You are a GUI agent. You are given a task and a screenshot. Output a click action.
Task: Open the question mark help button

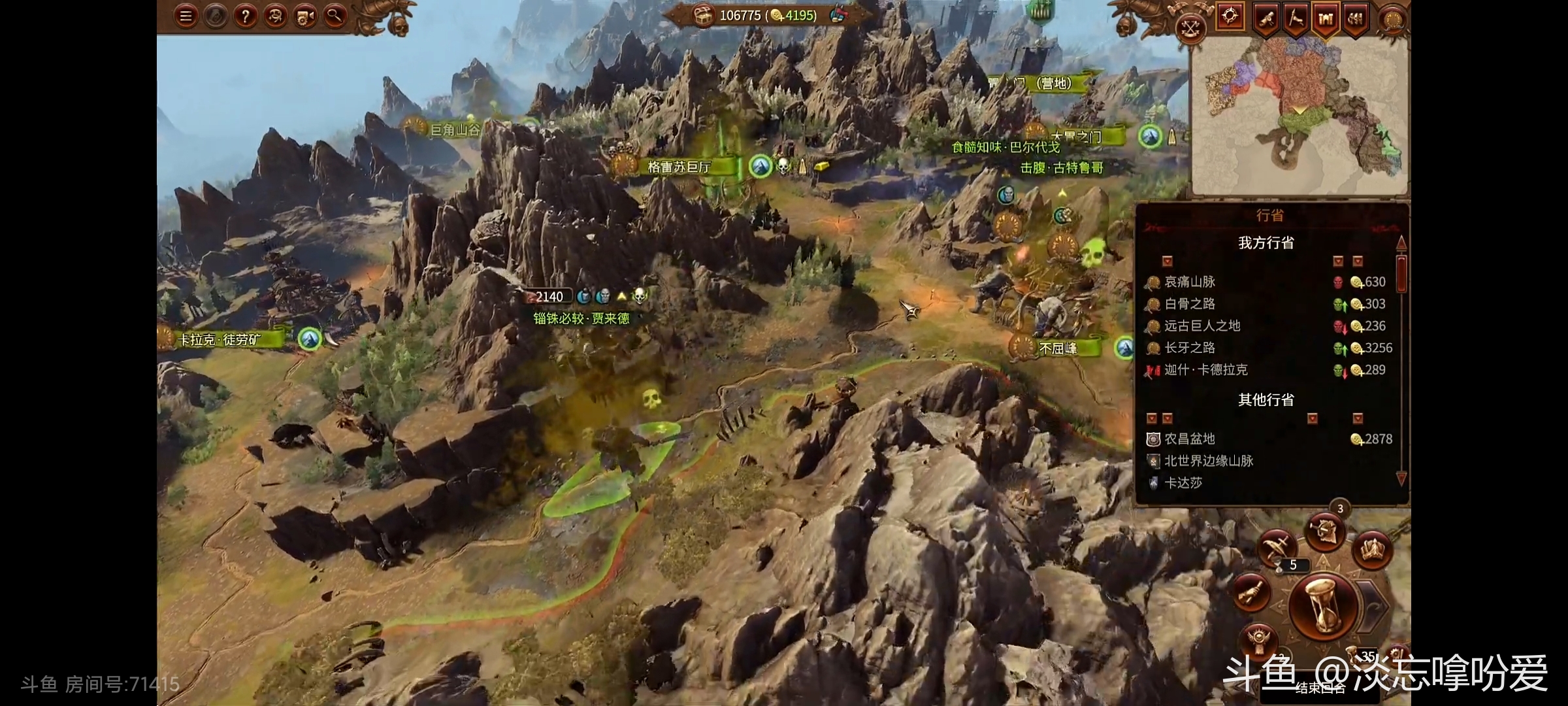245,16
